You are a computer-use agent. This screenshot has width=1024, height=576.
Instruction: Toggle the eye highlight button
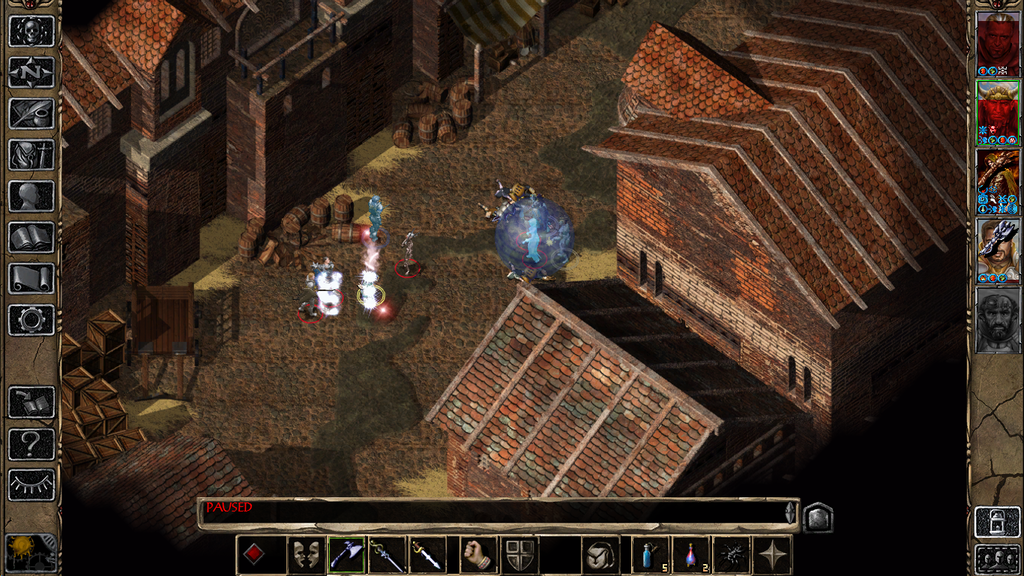pyautogui.click(x=31, y=485)
